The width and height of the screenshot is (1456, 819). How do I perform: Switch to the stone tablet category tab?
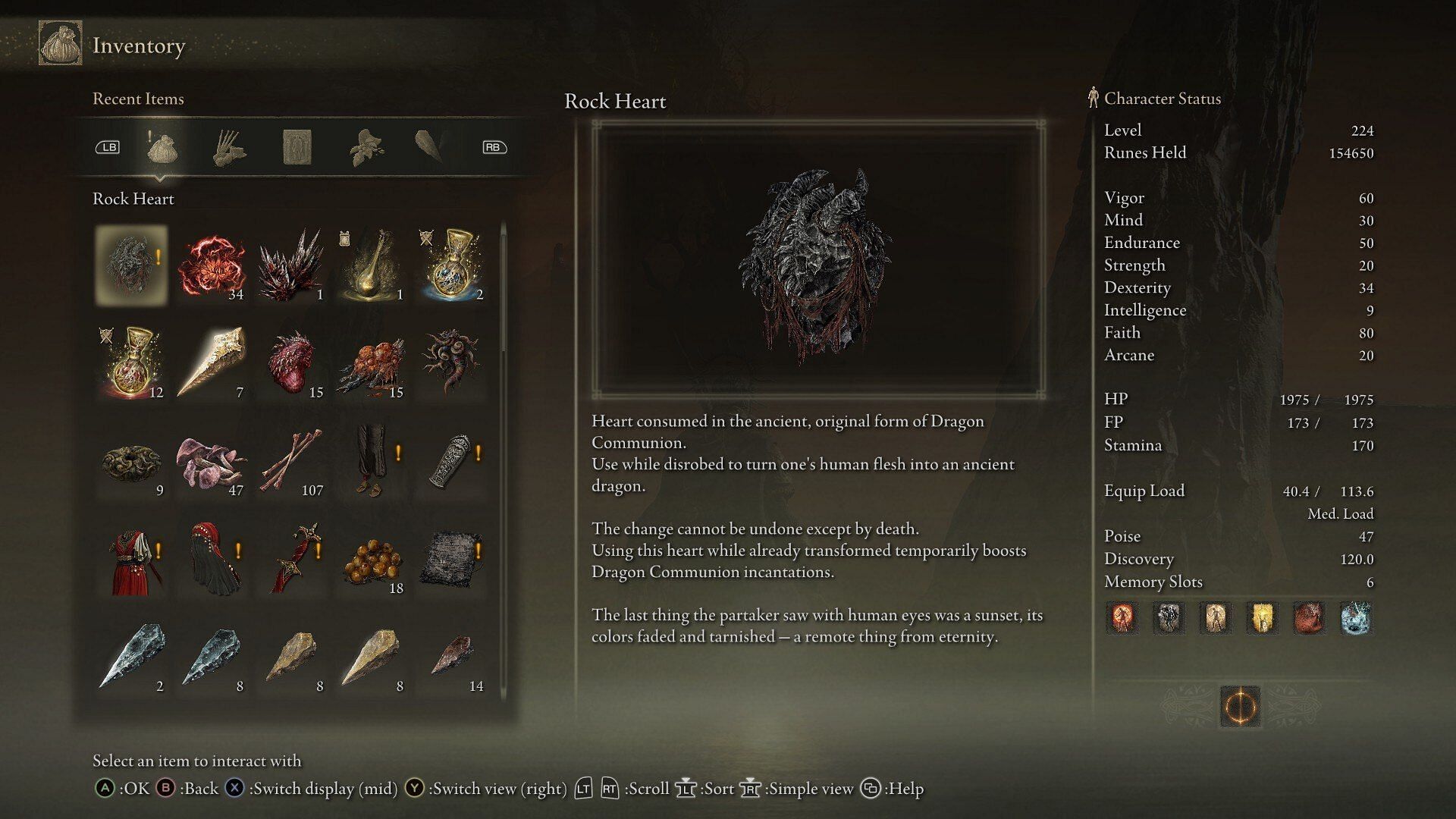tap(297, 147)
